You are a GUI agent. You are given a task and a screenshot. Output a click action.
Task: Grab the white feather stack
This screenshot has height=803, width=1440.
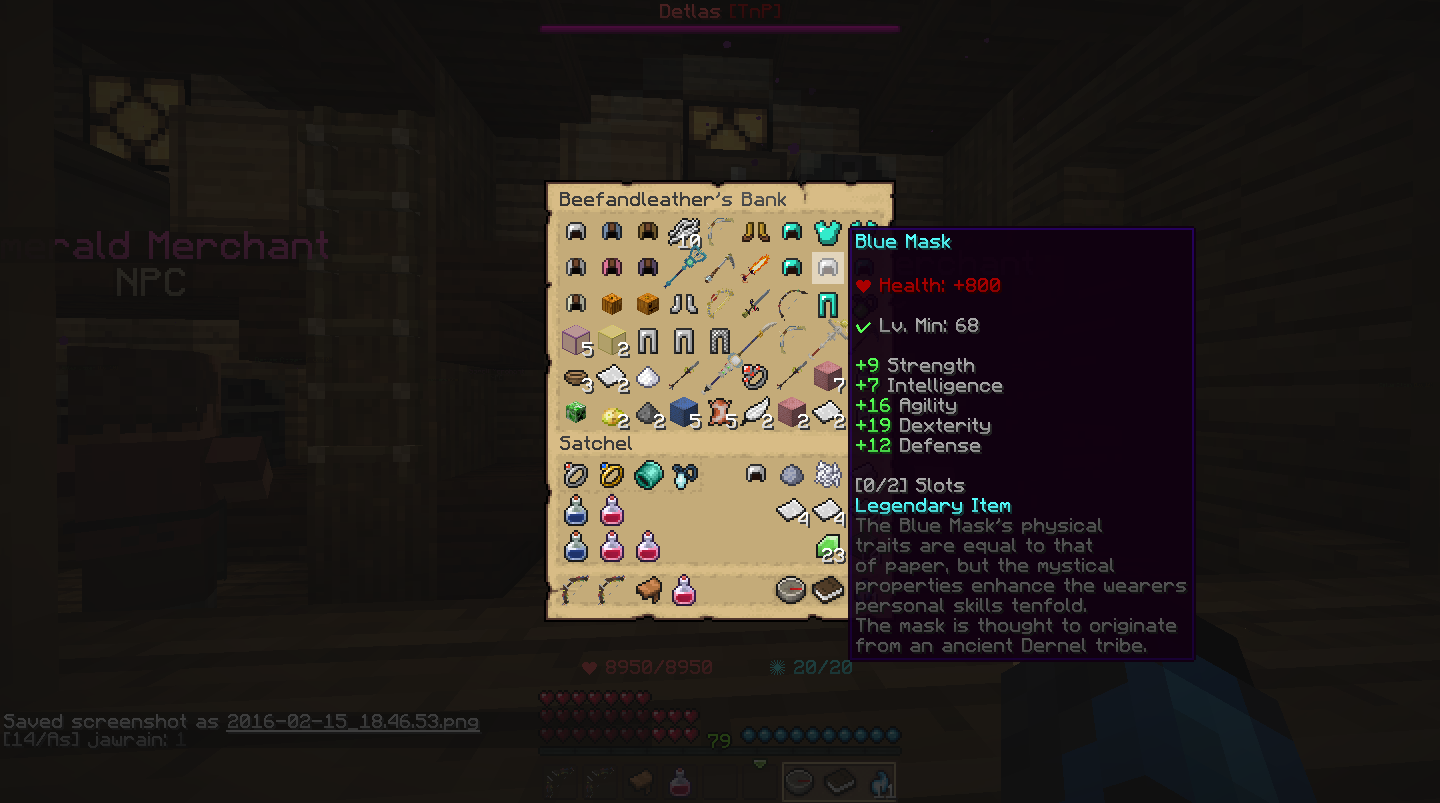(x=756, y=412)
